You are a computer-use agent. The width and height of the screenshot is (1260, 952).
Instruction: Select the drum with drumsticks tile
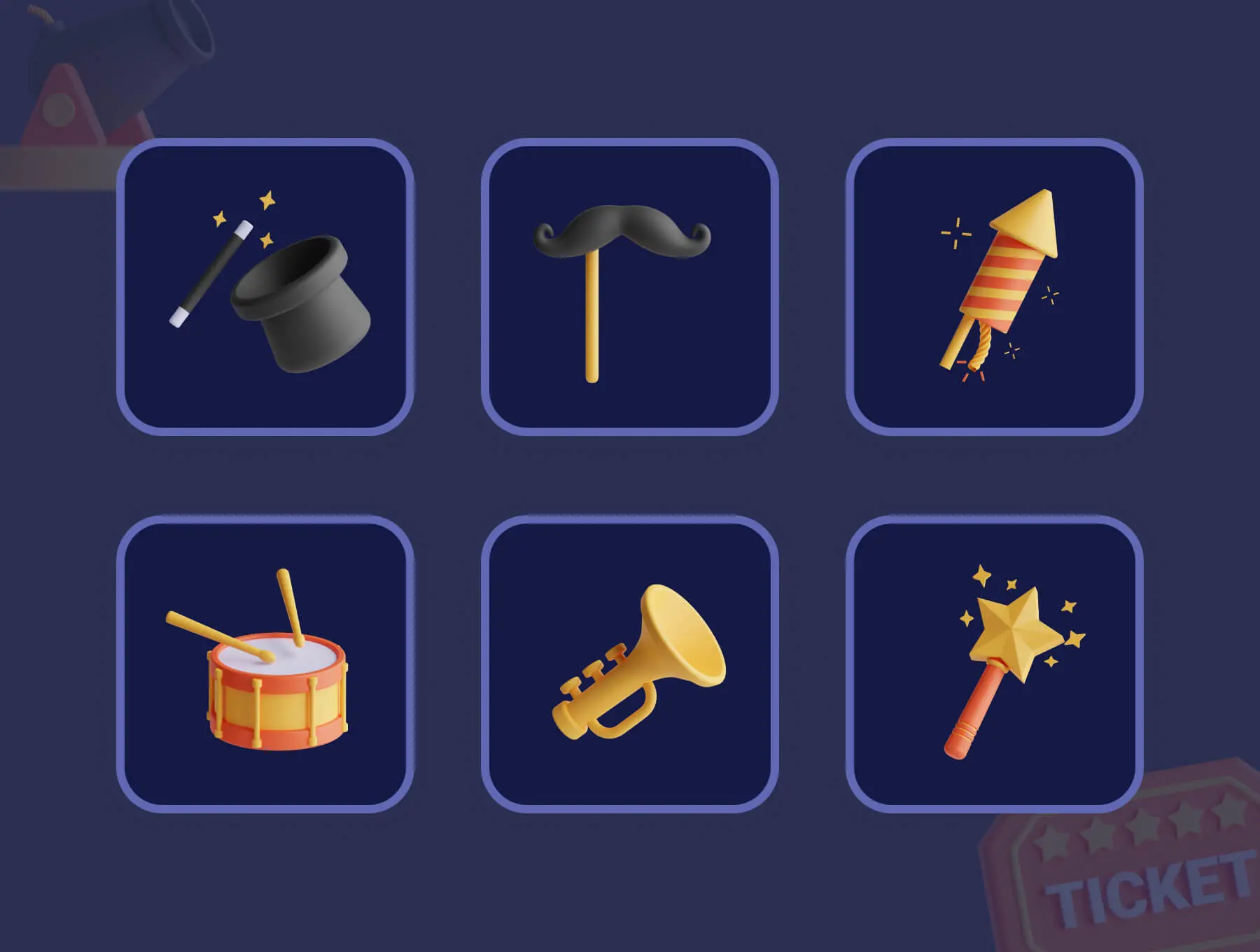coord(265,664)
